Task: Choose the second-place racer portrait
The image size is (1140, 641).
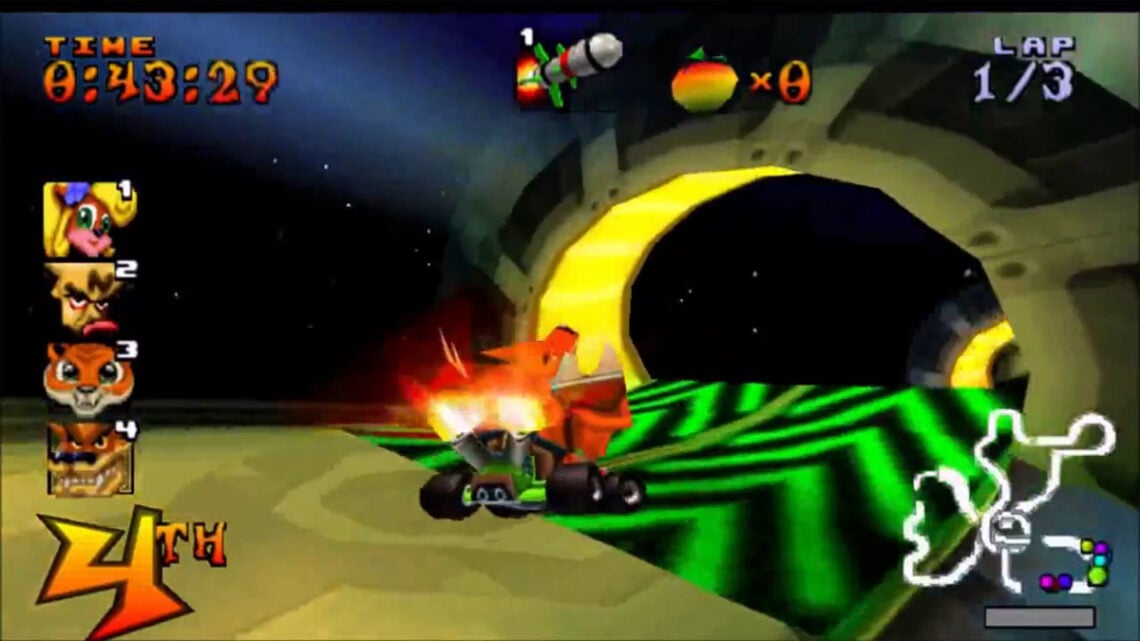Action: [x=87, y=299]
